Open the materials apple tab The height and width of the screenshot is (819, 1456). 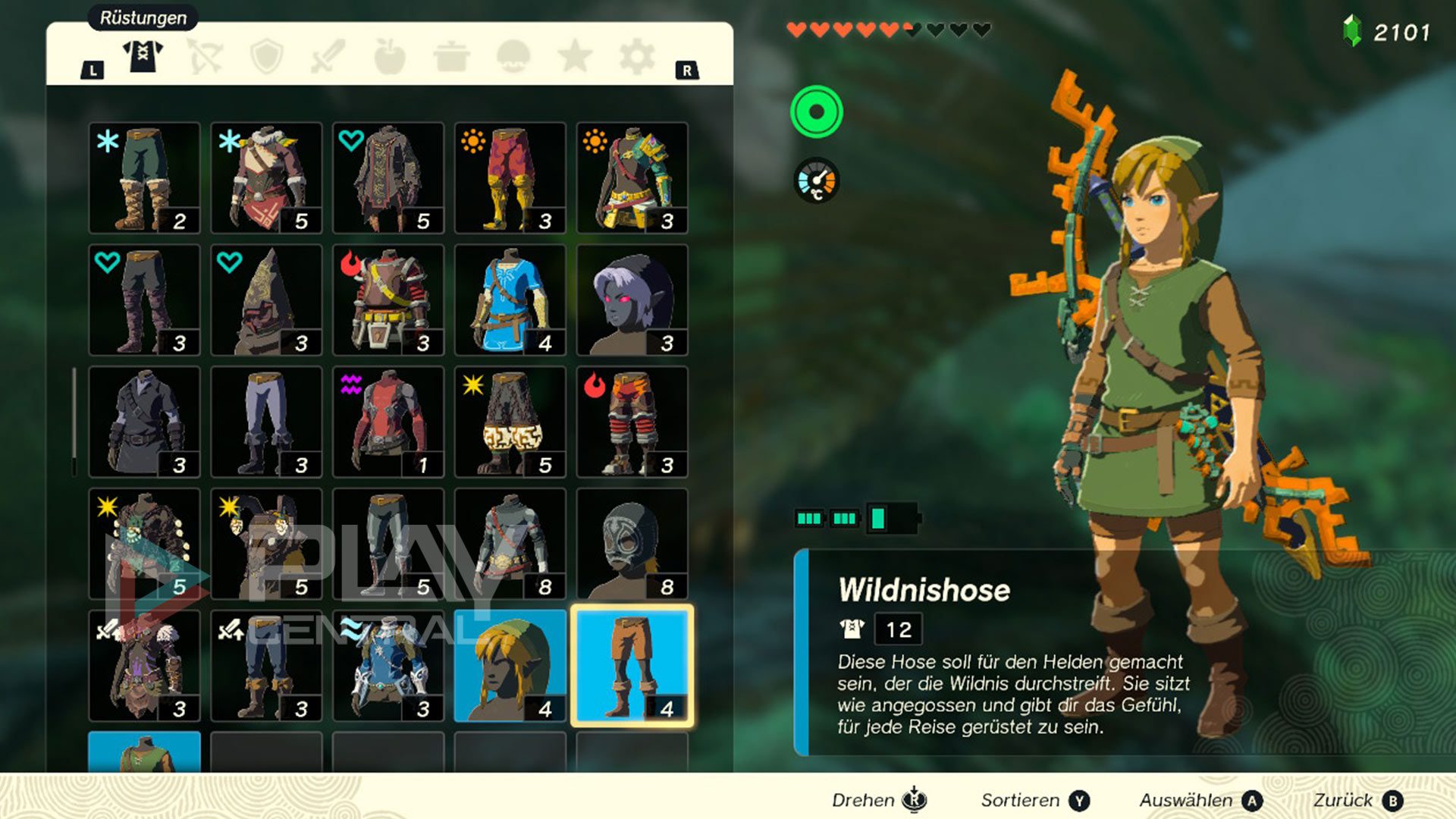tap(390, 56)
